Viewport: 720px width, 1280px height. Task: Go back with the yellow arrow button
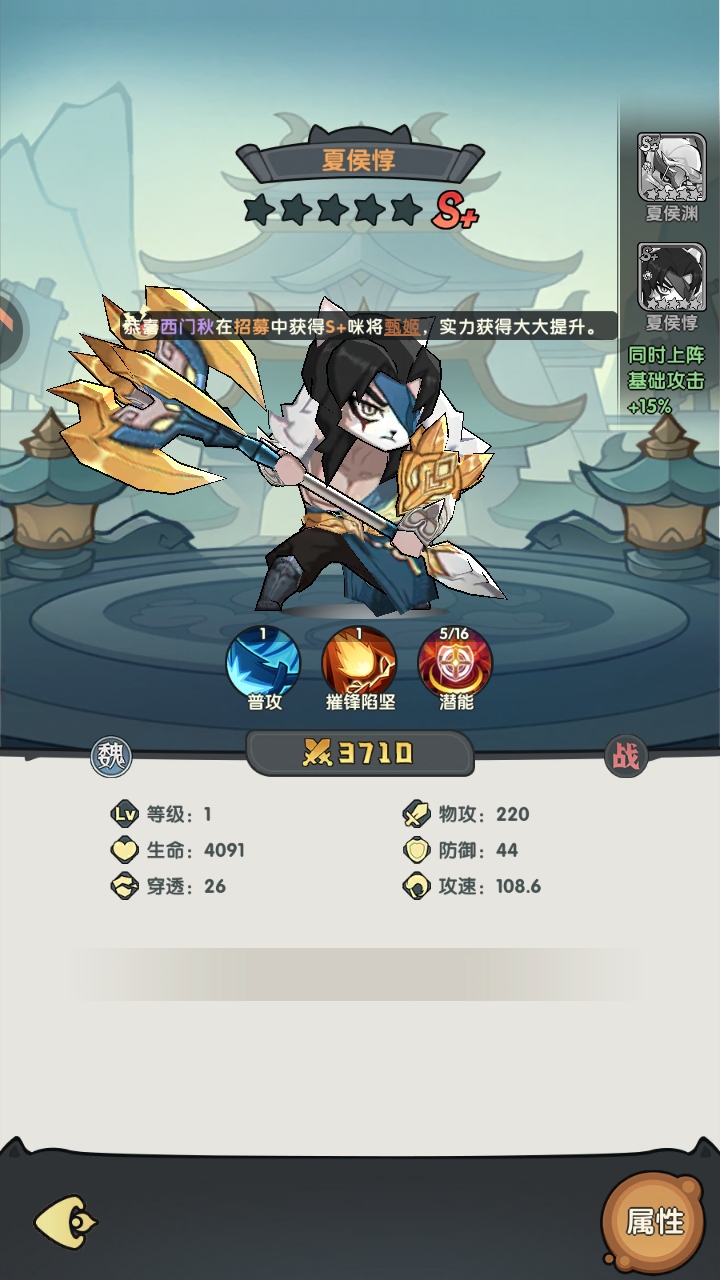[x=66, y=1221]
